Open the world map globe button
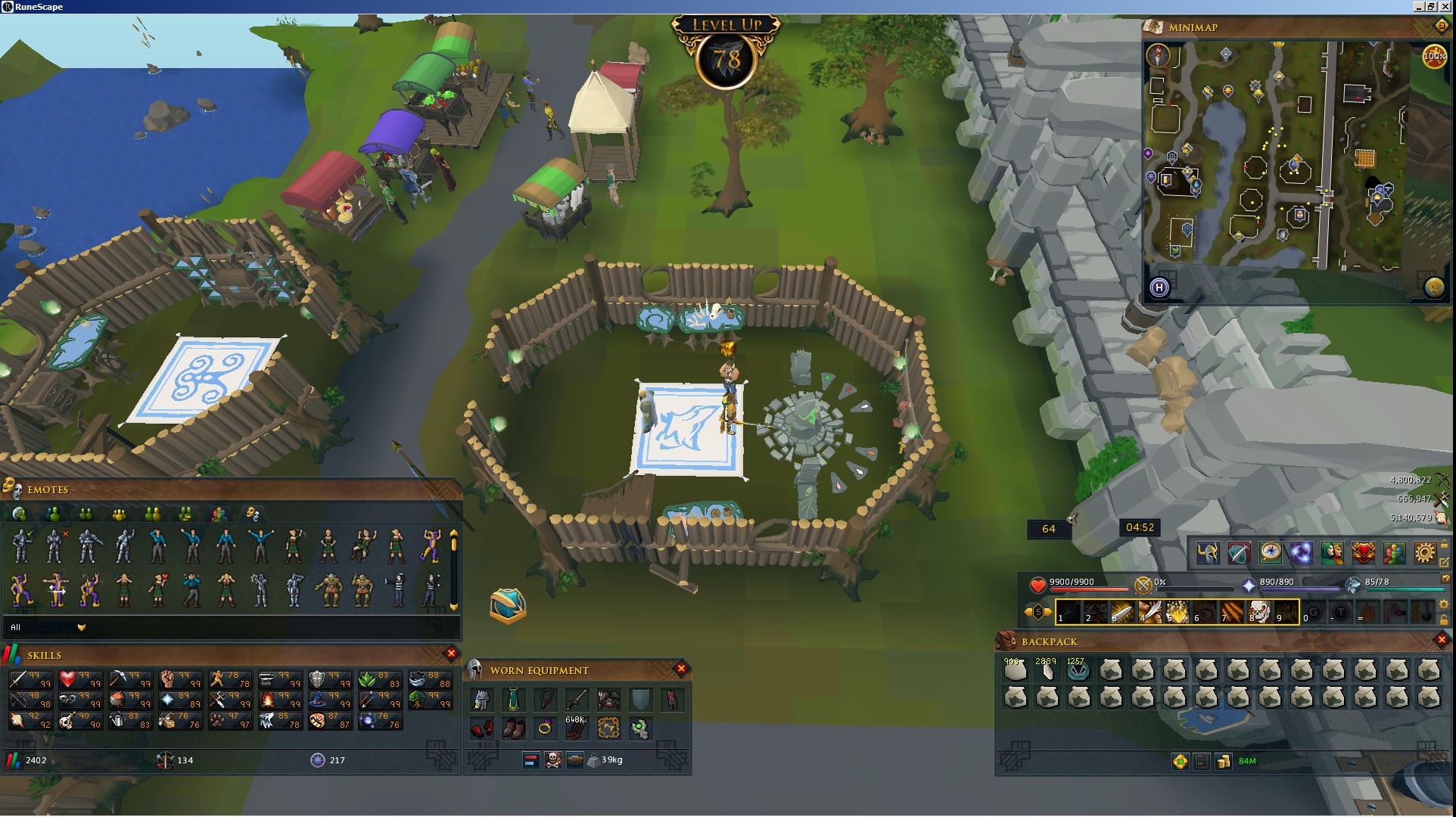The height and width of the screenshot is (817, 1456). tap(1434, 287)
